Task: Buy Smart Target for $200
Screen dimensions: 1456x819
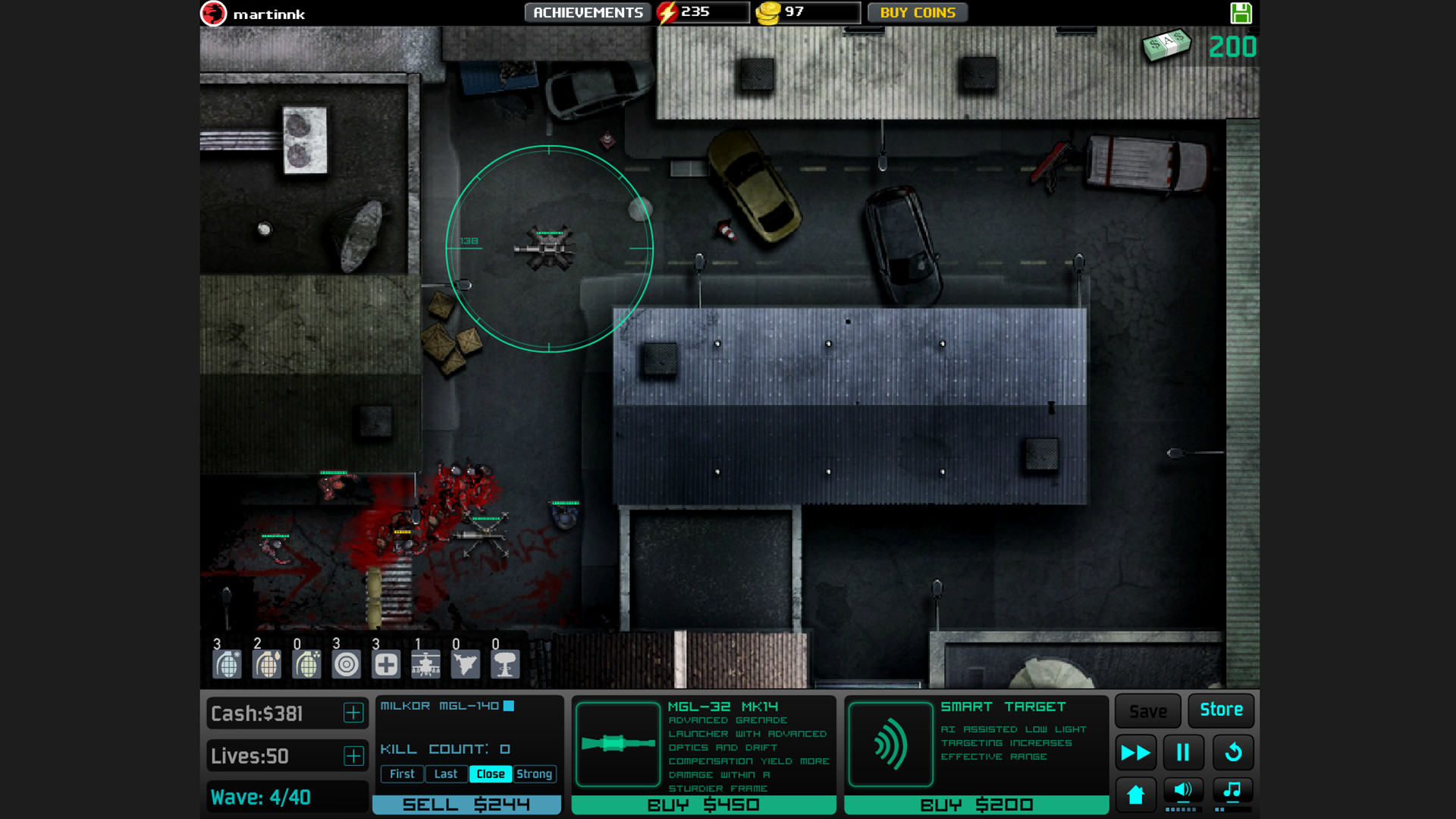Action: pos(977,805)
